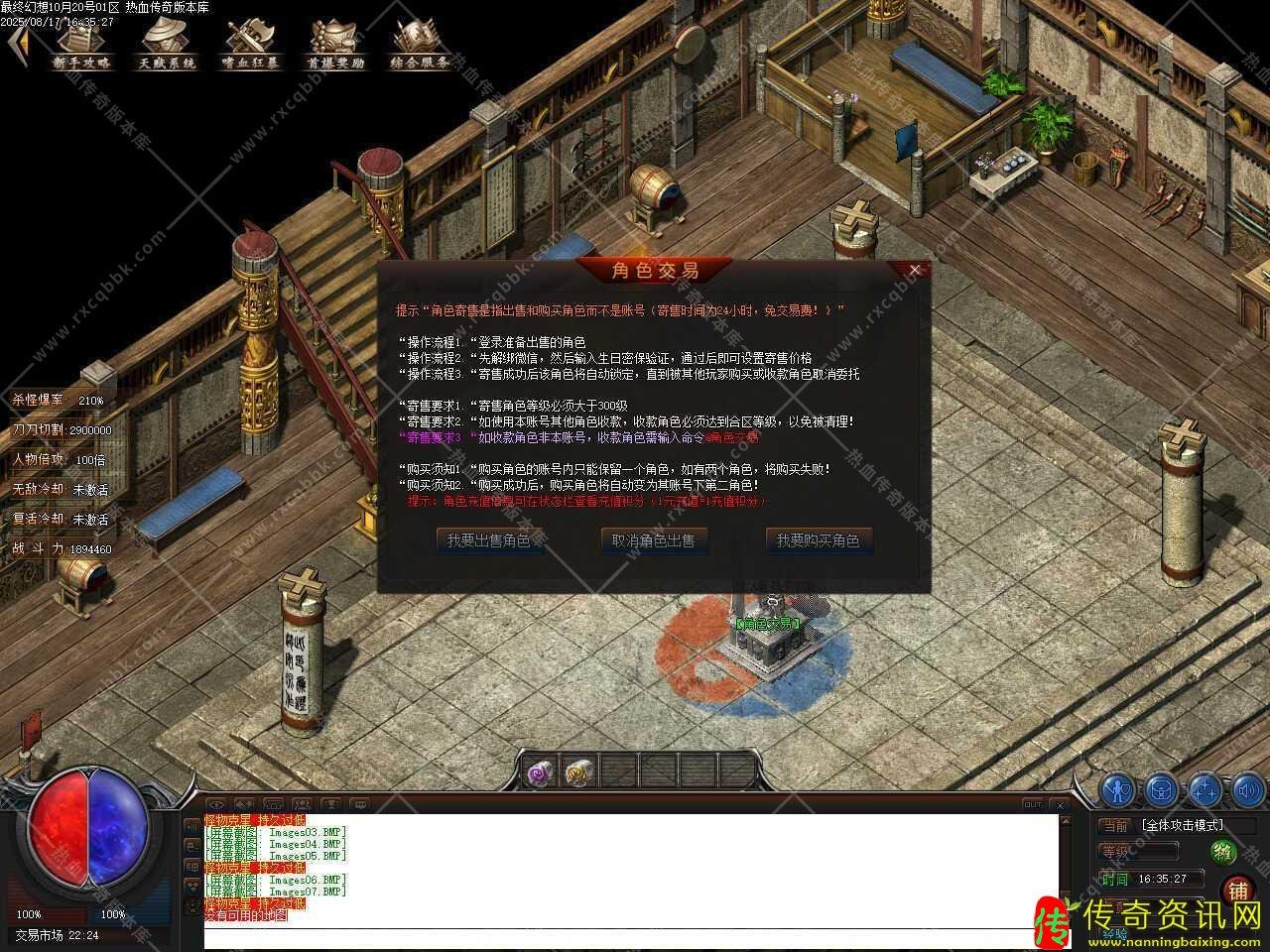
Task: Toggle the eye icon above the chat window
Action: click(x=216, y=804)
